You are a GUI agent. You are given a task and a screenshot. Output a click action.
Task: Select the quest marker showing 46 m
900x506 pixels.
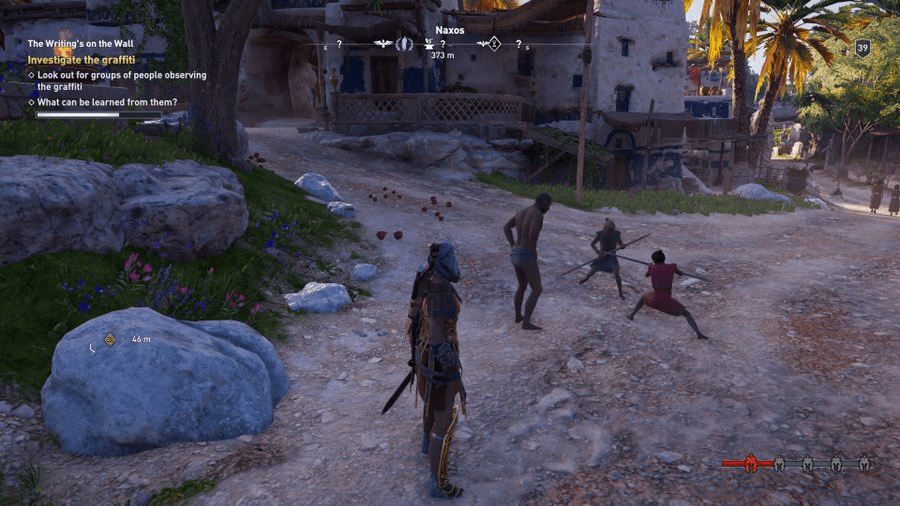tap(110, 339)
